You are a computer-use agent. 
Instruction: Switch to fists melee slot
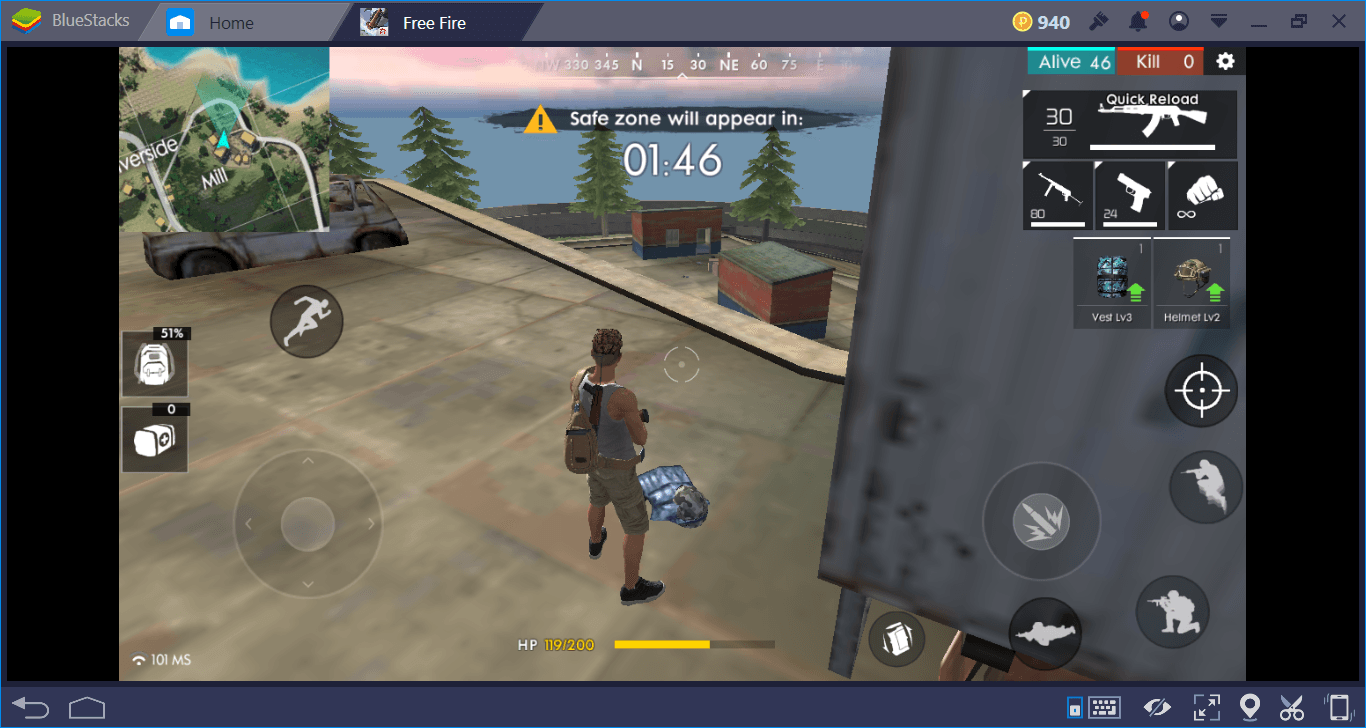[x=1201, y=193]
